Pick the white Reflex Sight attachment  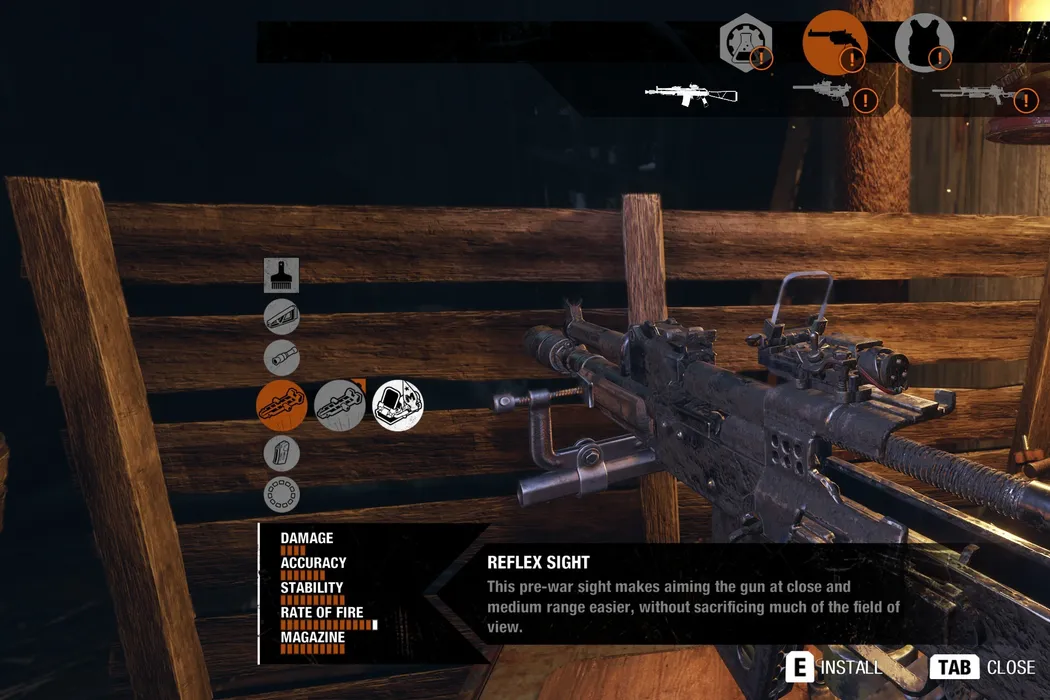(398, 405)
